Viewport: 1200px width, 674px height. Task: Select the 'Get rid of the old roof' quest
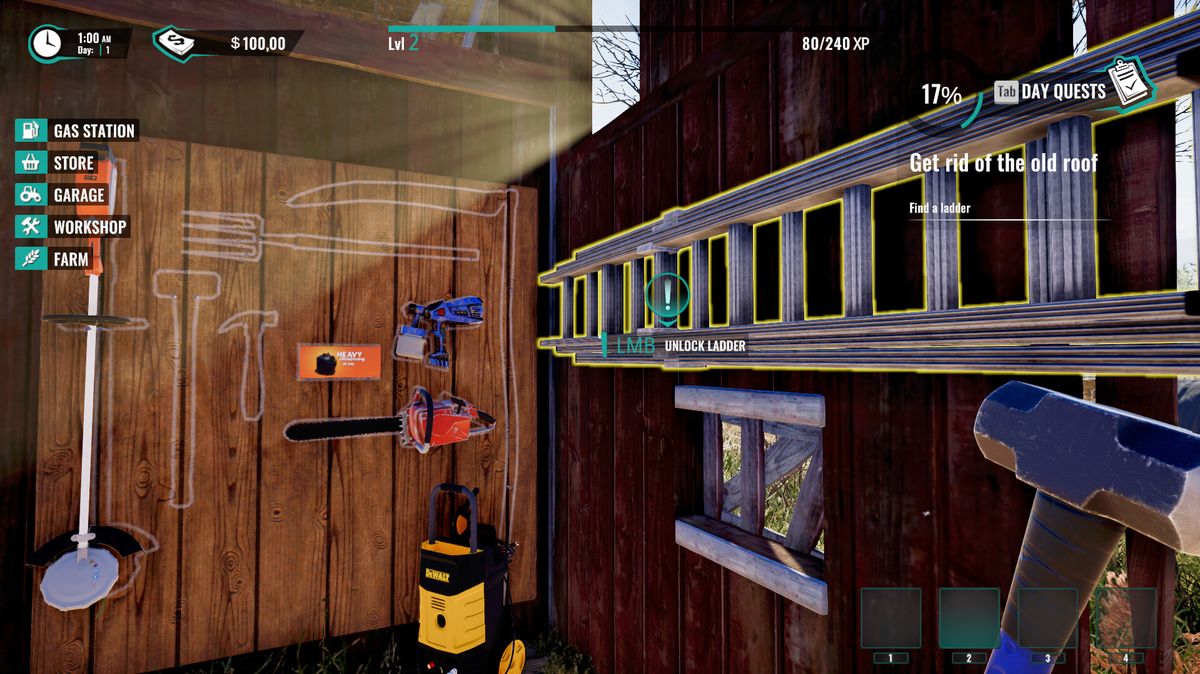pyautogui.click(x=1003, y=163)
